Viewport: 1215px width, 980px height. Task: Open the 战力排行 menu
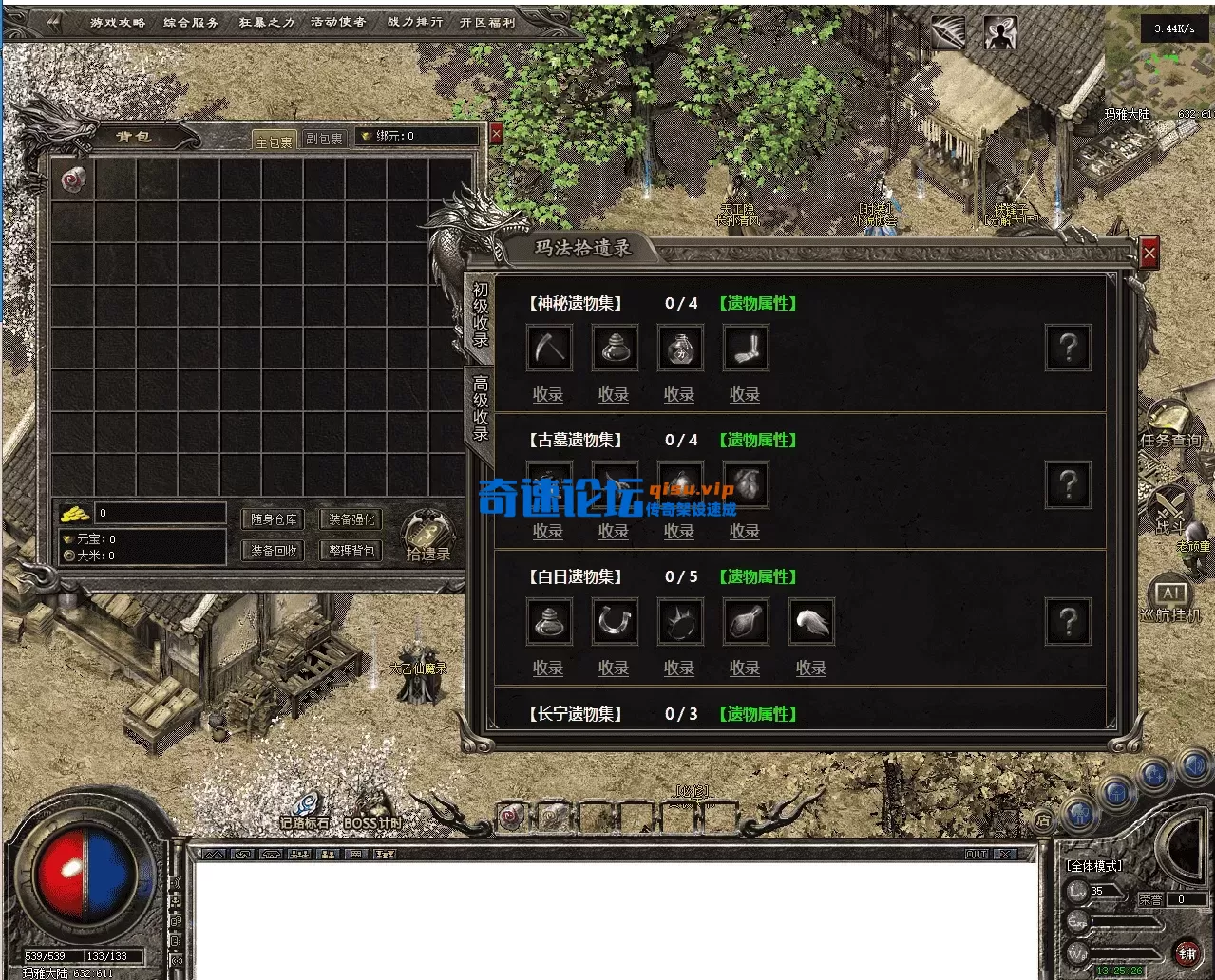click(414, 22)
